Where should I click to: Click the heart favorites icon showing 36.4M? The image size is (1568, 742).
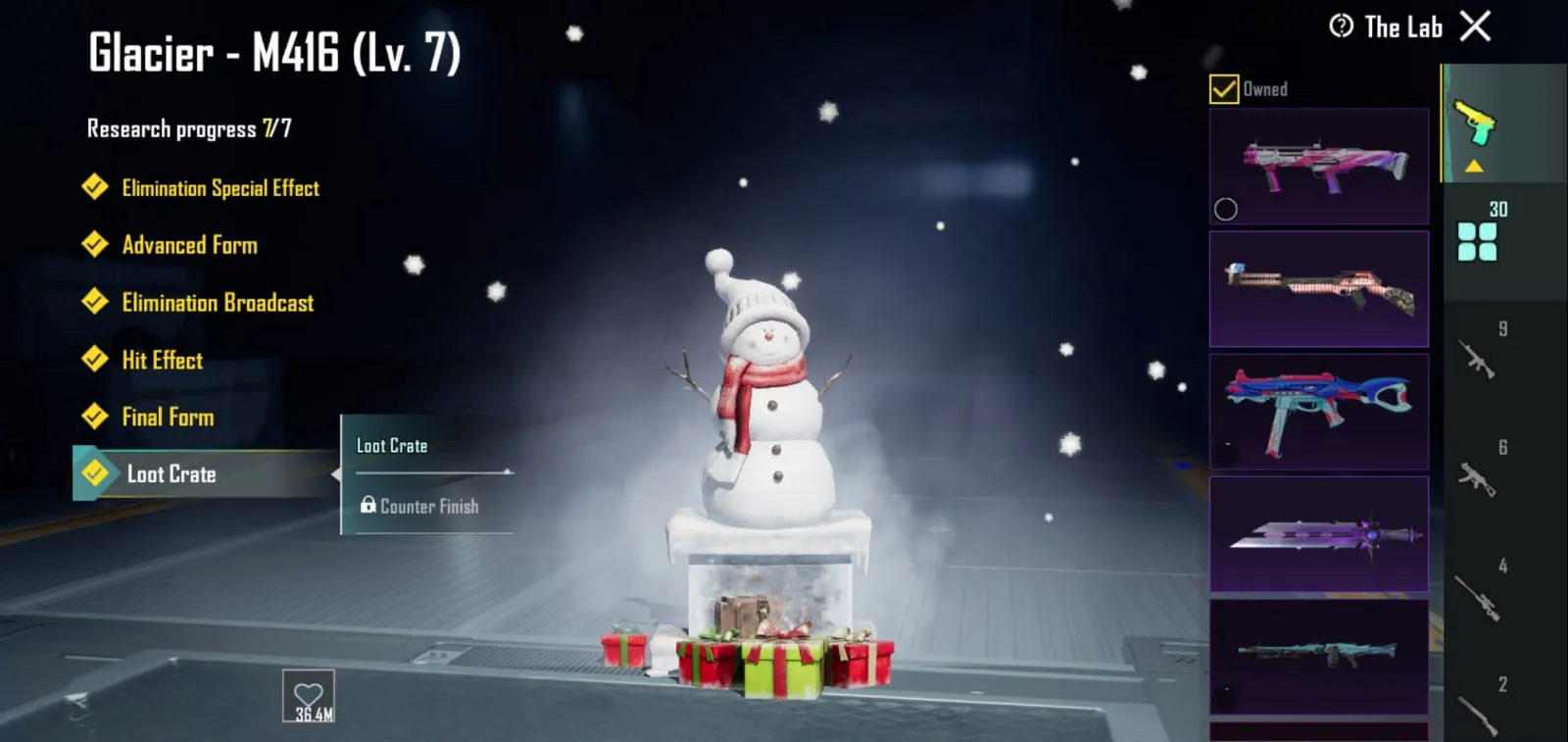pos(307,695)
